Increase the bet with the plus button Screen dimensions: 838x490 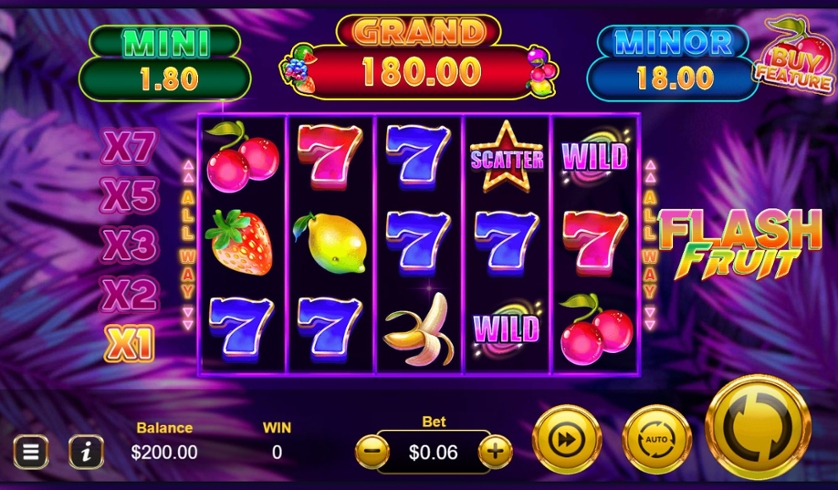pos(495,452)
